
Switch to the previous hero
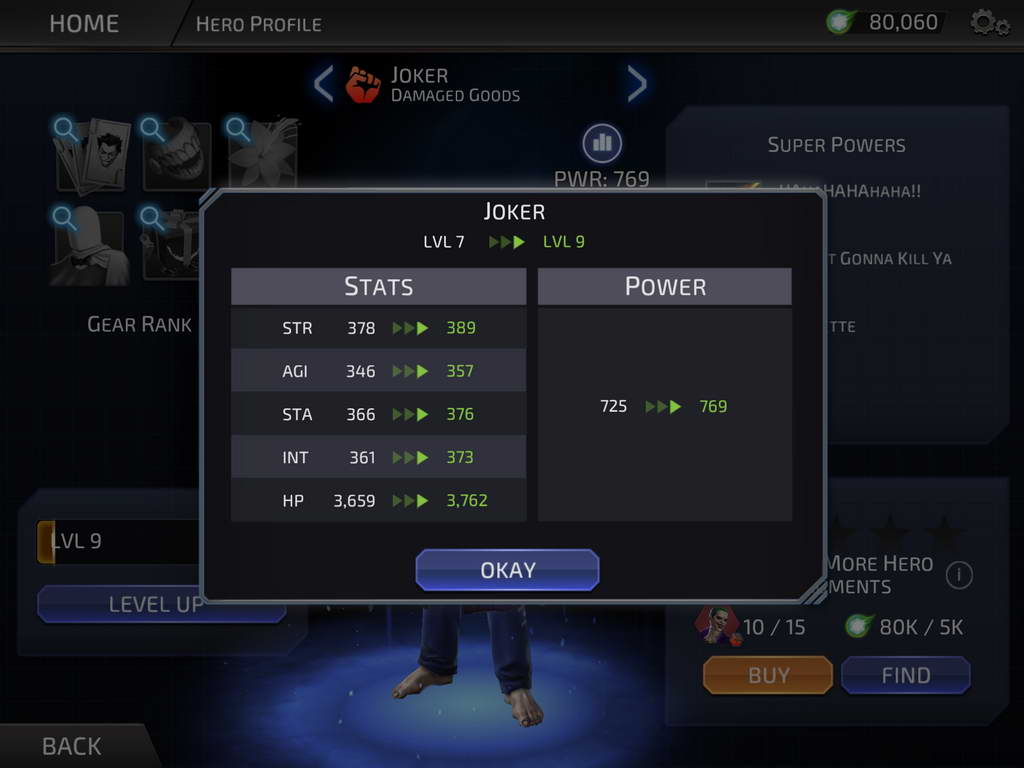(x=323, y=84)
